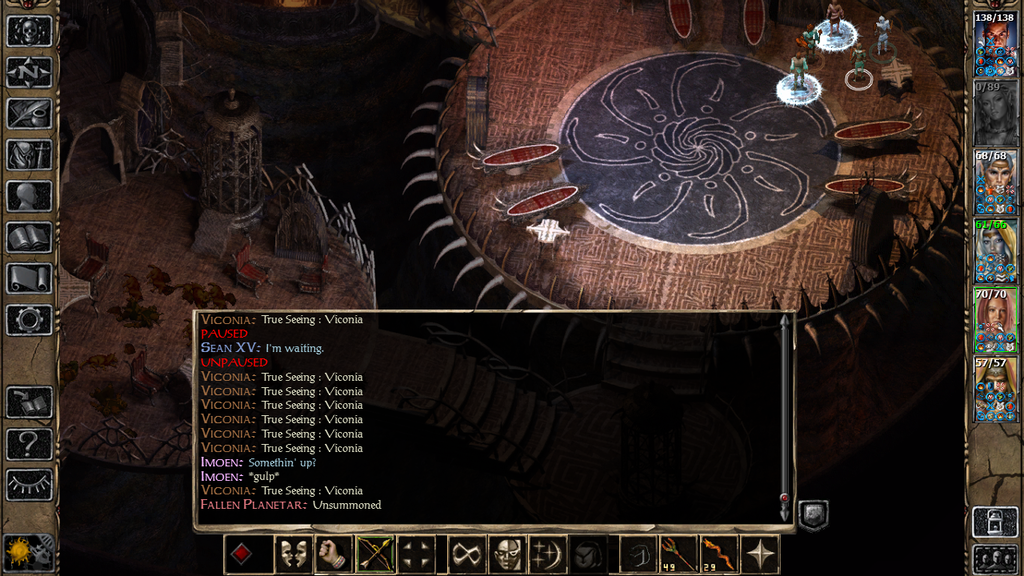The image size is (1024, 576).
Task: Select the top party portrait with 138 HP
Action: tap(995, 45)
